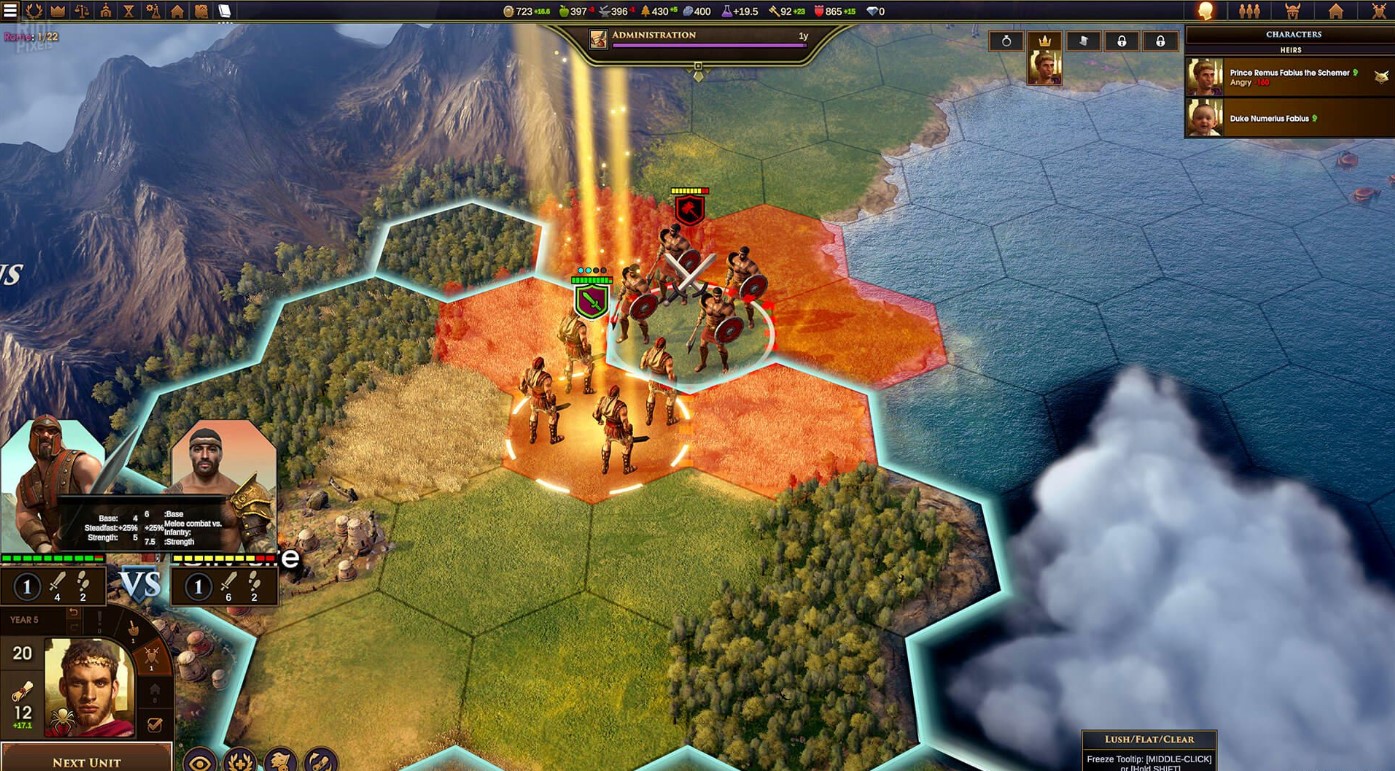Open the laurel wreath screen in top bar
This screenshot has height=771, width=1395.
point(33,11)
